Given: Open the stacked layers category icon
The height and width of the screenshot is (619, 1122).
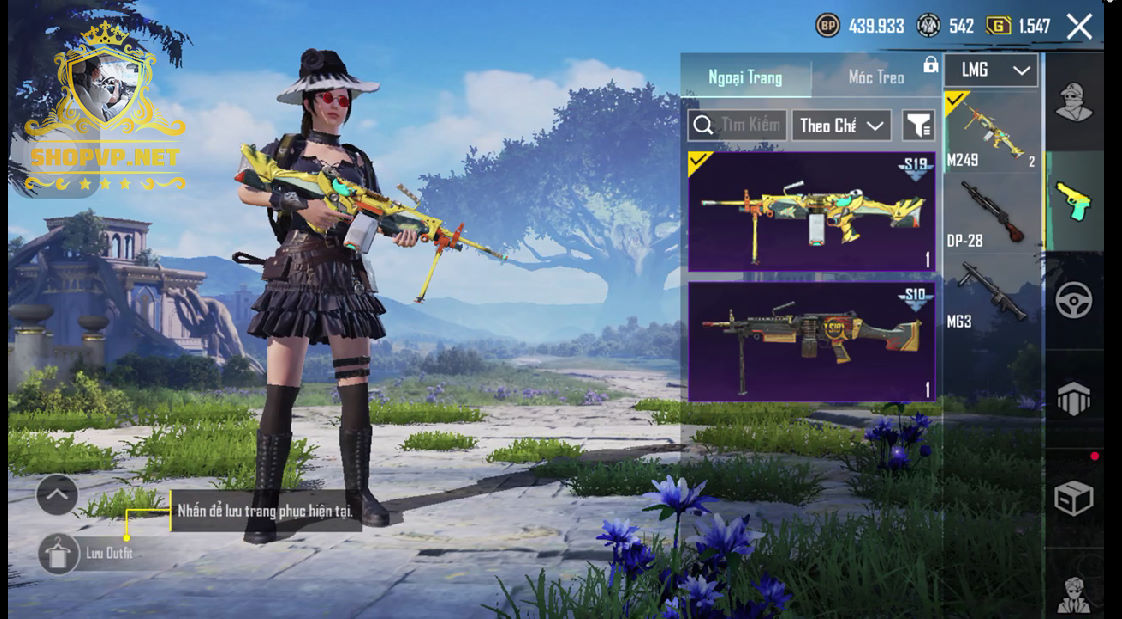Looking at the screenshot, I should point(1074,399).
